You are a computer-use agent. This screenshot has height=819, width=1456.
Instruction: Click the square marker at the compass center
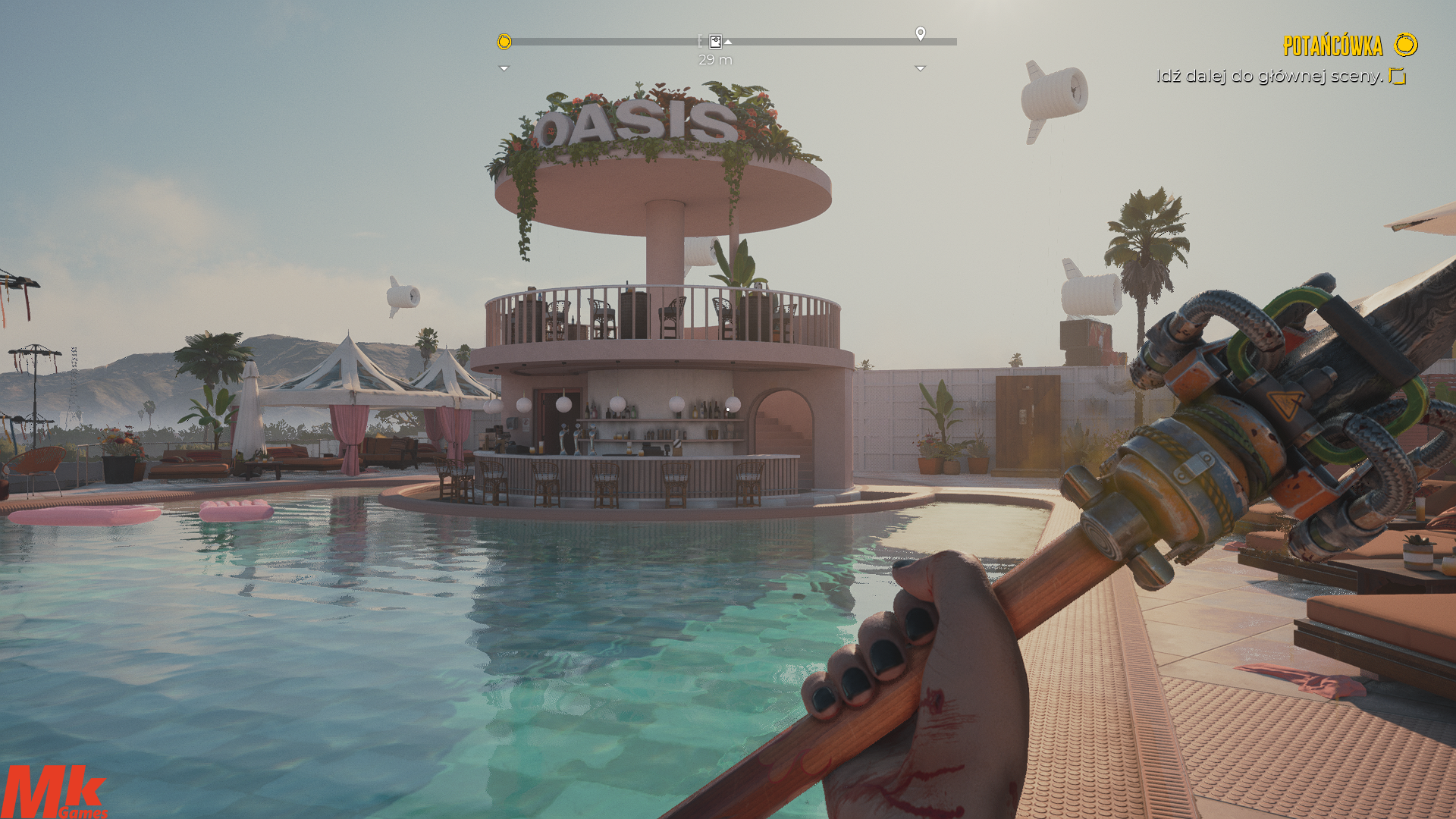point(715,41)
